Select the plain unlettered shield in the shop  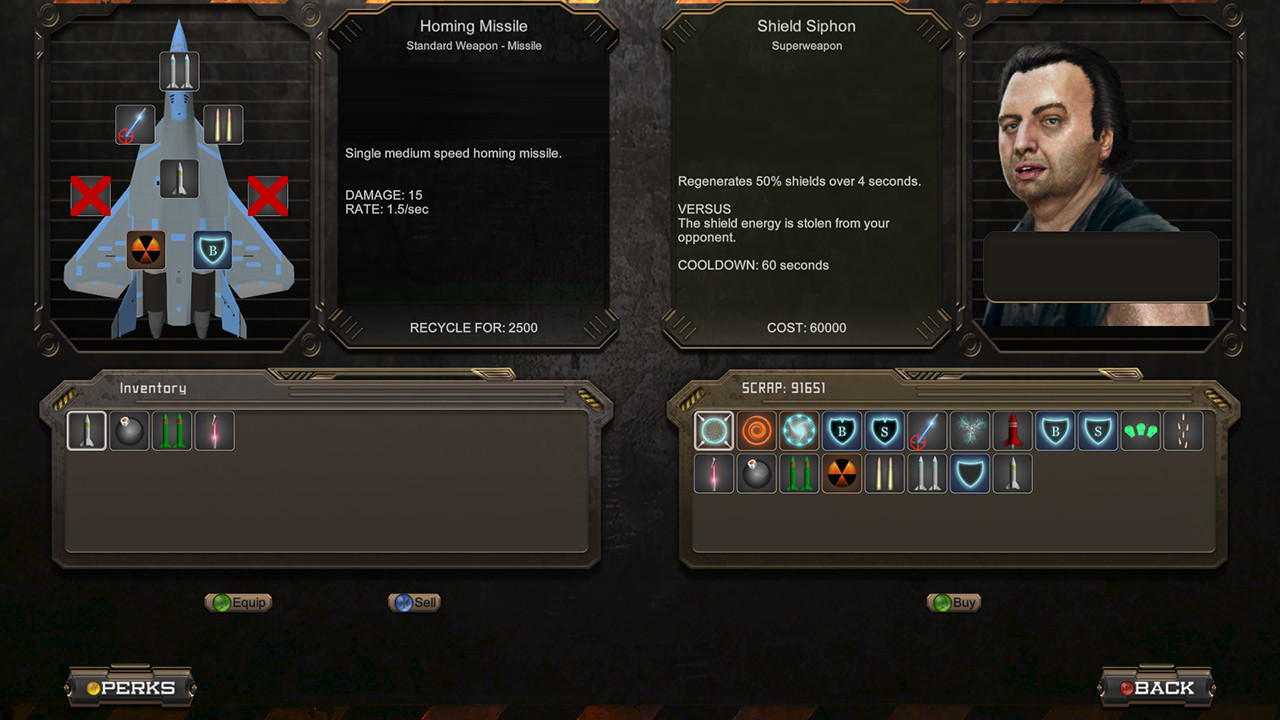point(970,474)
